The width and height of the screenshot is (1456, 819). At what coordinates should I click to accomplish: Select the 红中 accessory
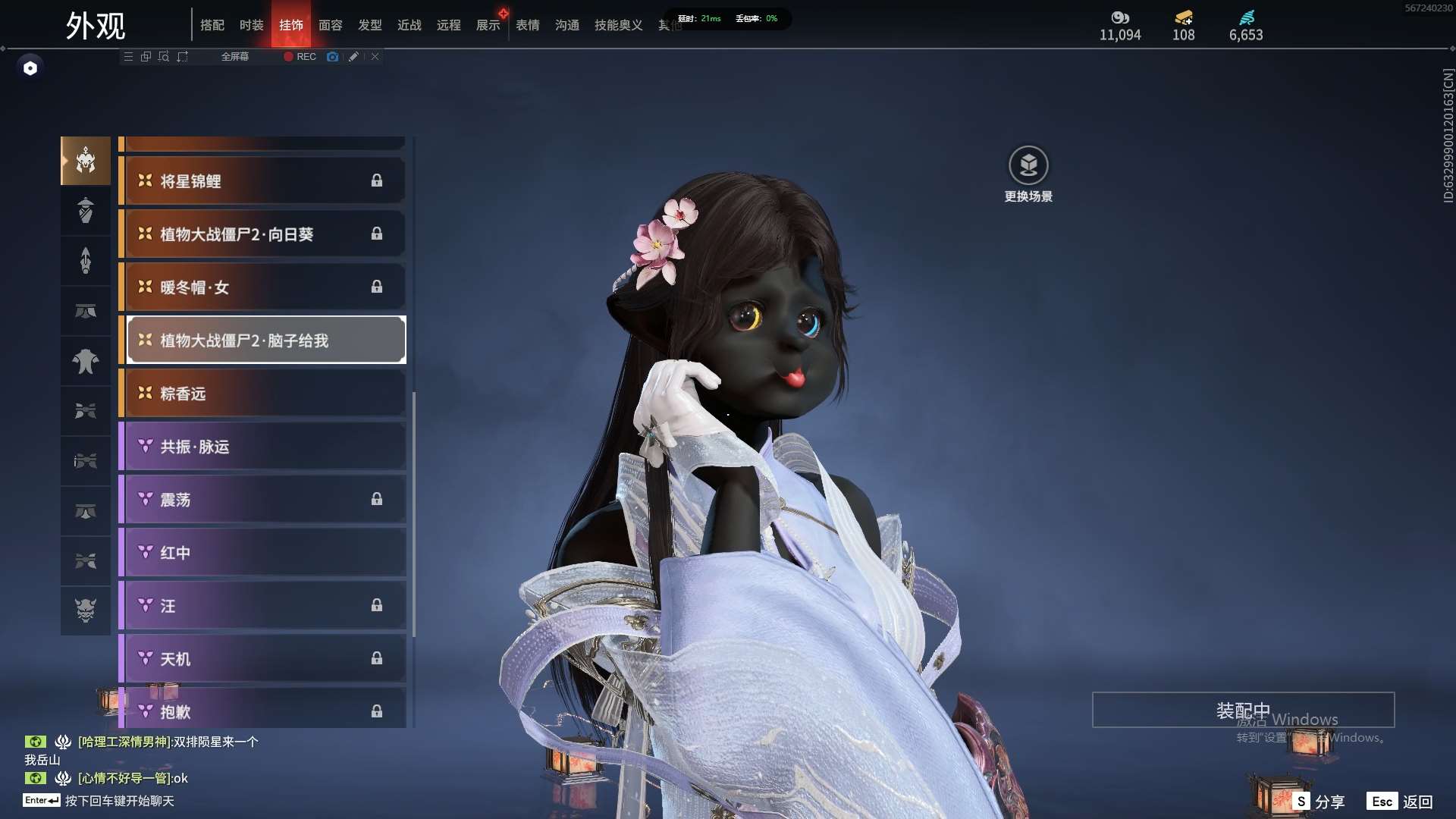click(x=262, y=553)
